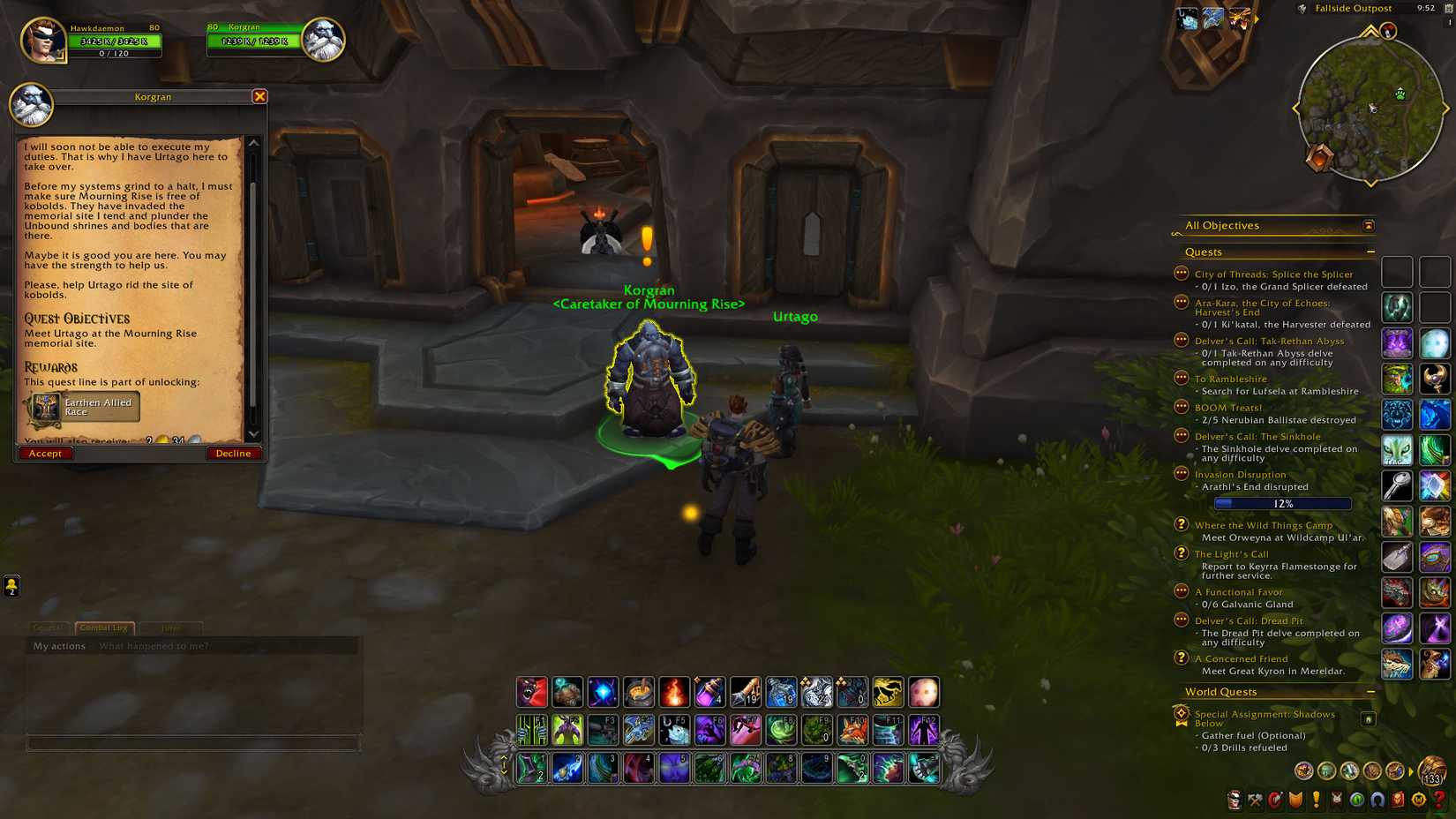Select the Filter chat tab
1456x819 pixels.
(x=171, y=627)
